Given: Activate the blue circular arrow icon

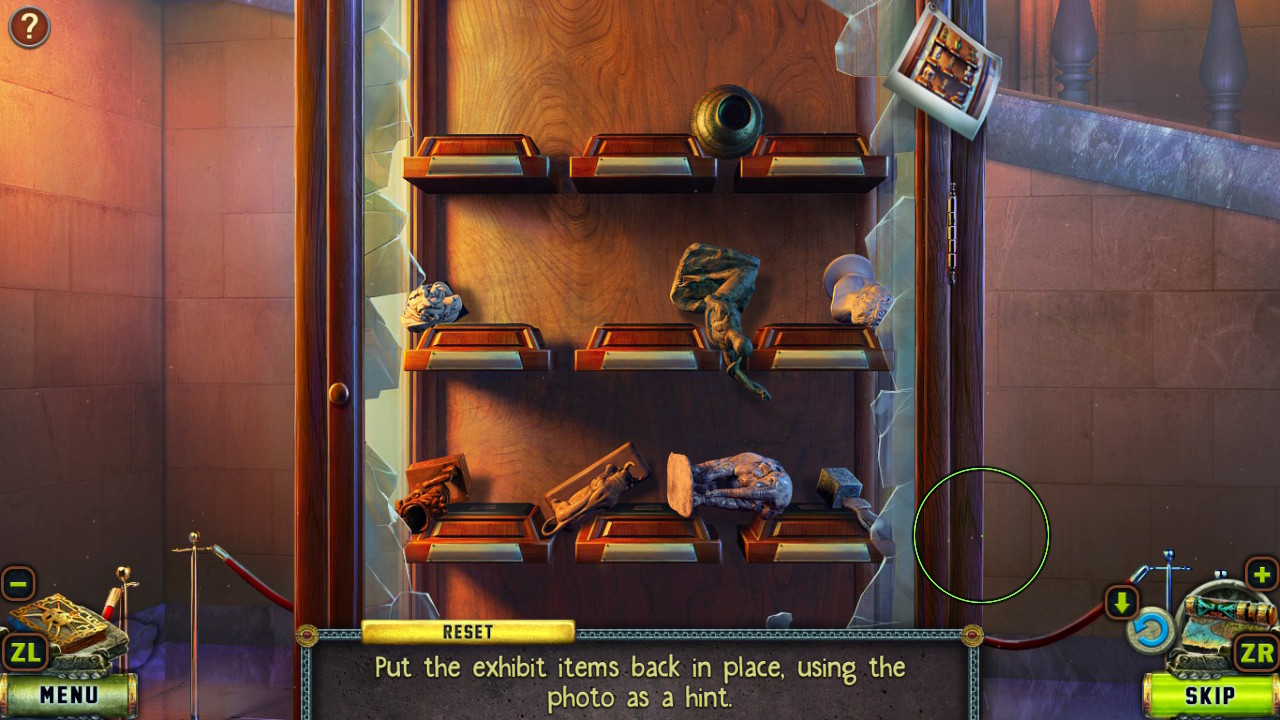Looking at the screenshot, I should [1150, 630].
